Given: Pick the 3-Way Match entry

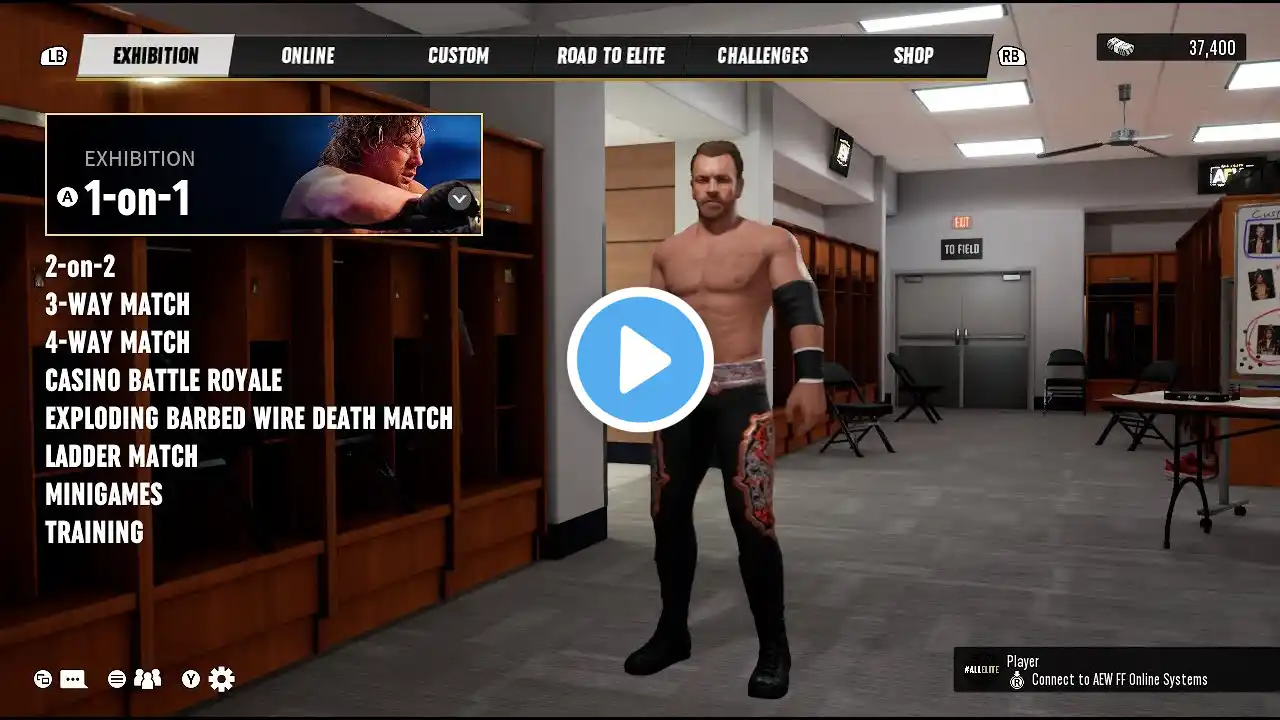Looking at the screenshot, I should 117,305.
